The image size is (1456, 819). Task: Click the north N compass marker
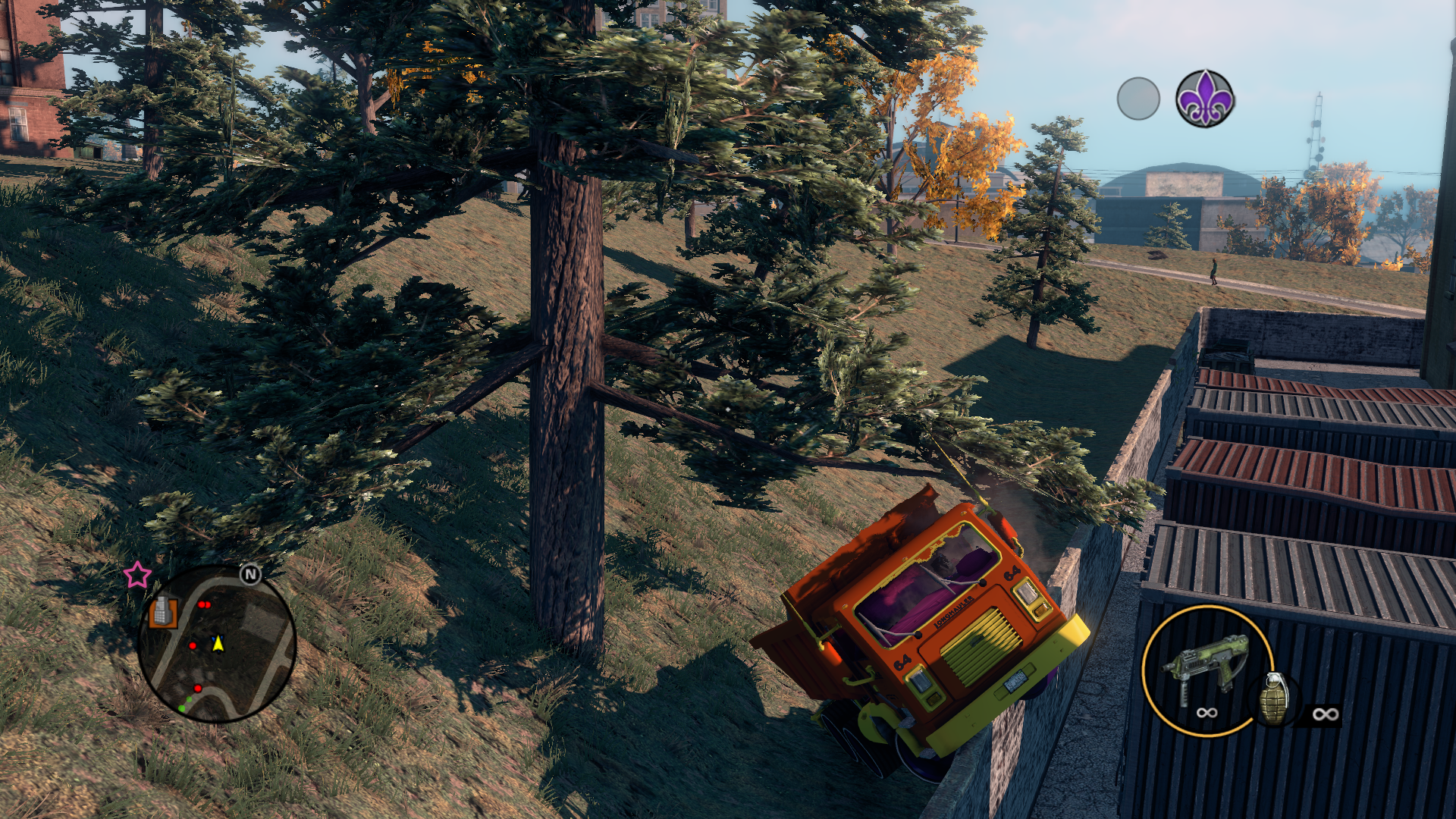250,575
